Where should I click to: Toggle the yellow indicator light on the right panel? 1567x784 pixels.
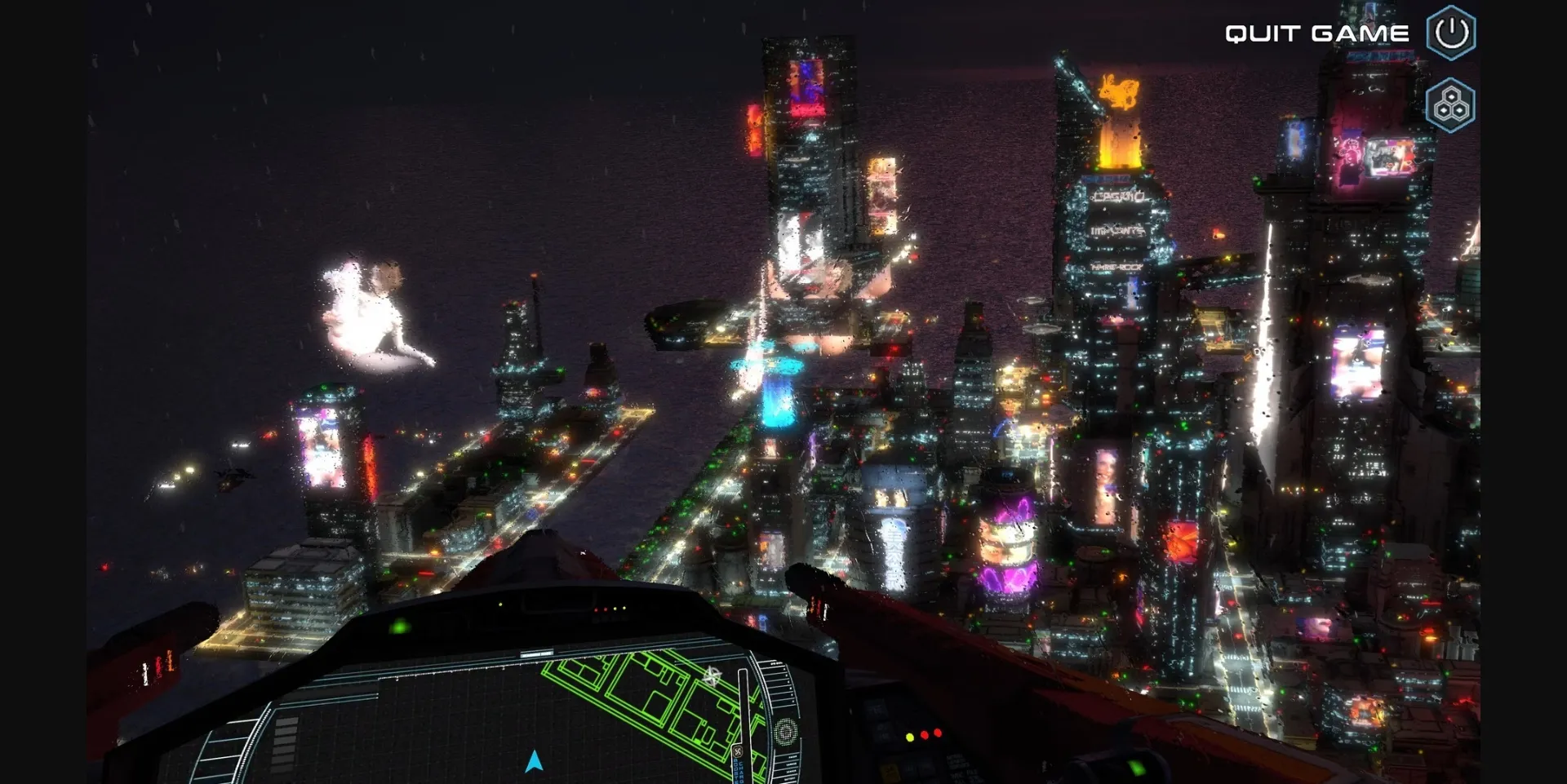(x=910, y=738)
